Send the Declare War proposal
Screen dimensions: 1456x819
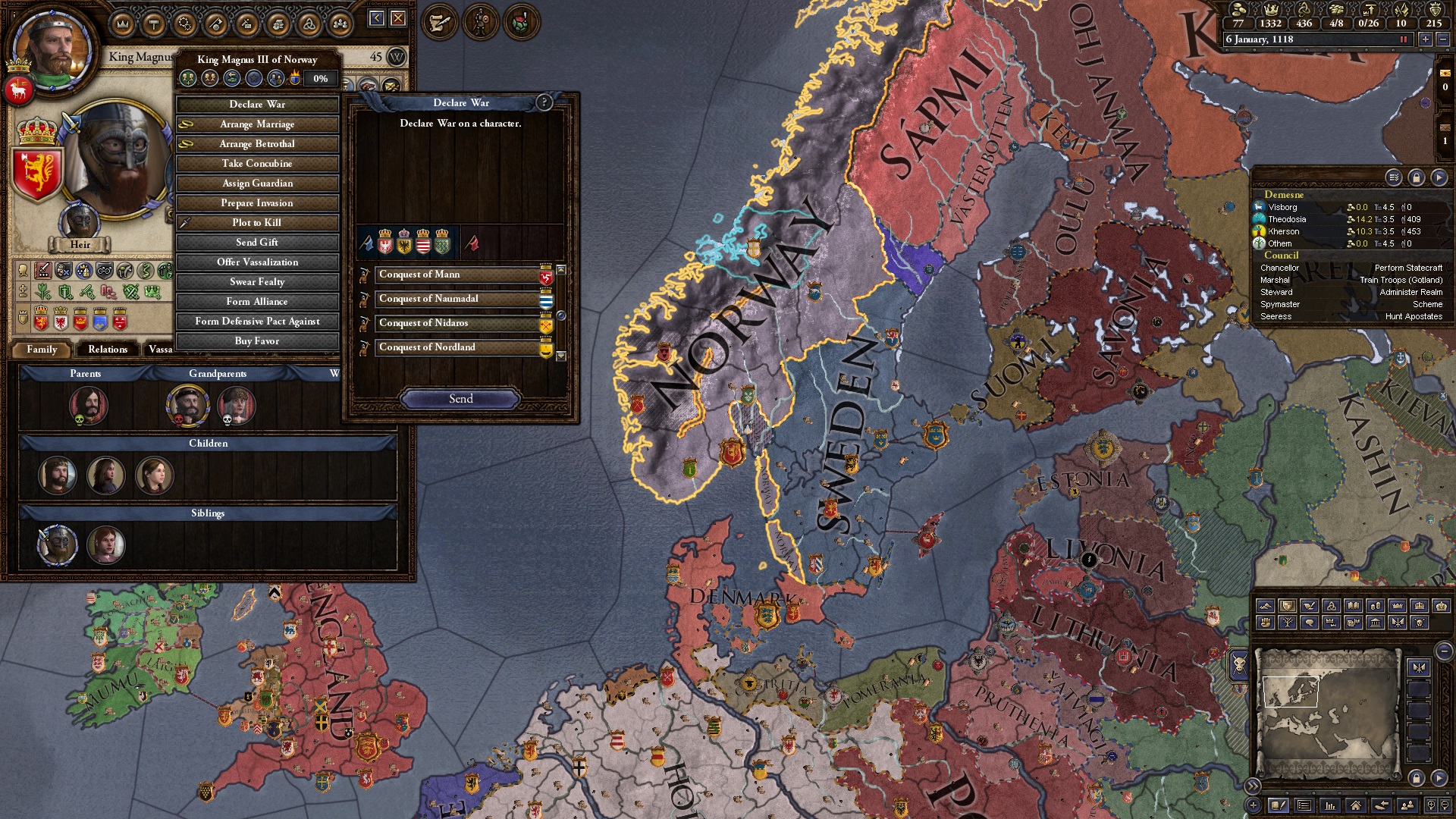(x=460, y=399)
